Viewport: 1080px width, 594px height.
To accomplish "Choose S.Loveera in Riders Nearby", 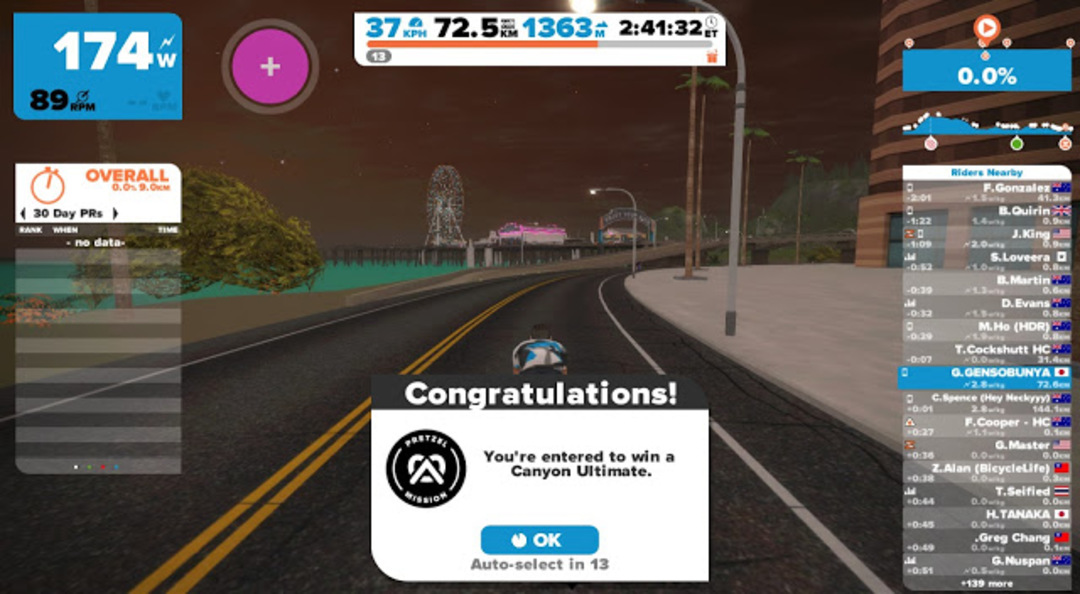I will coord(987,262).
